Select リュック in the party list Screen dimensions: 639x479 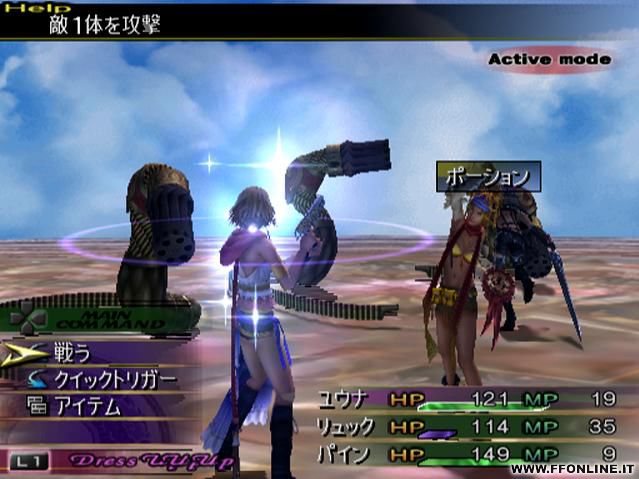click(346, 427)
